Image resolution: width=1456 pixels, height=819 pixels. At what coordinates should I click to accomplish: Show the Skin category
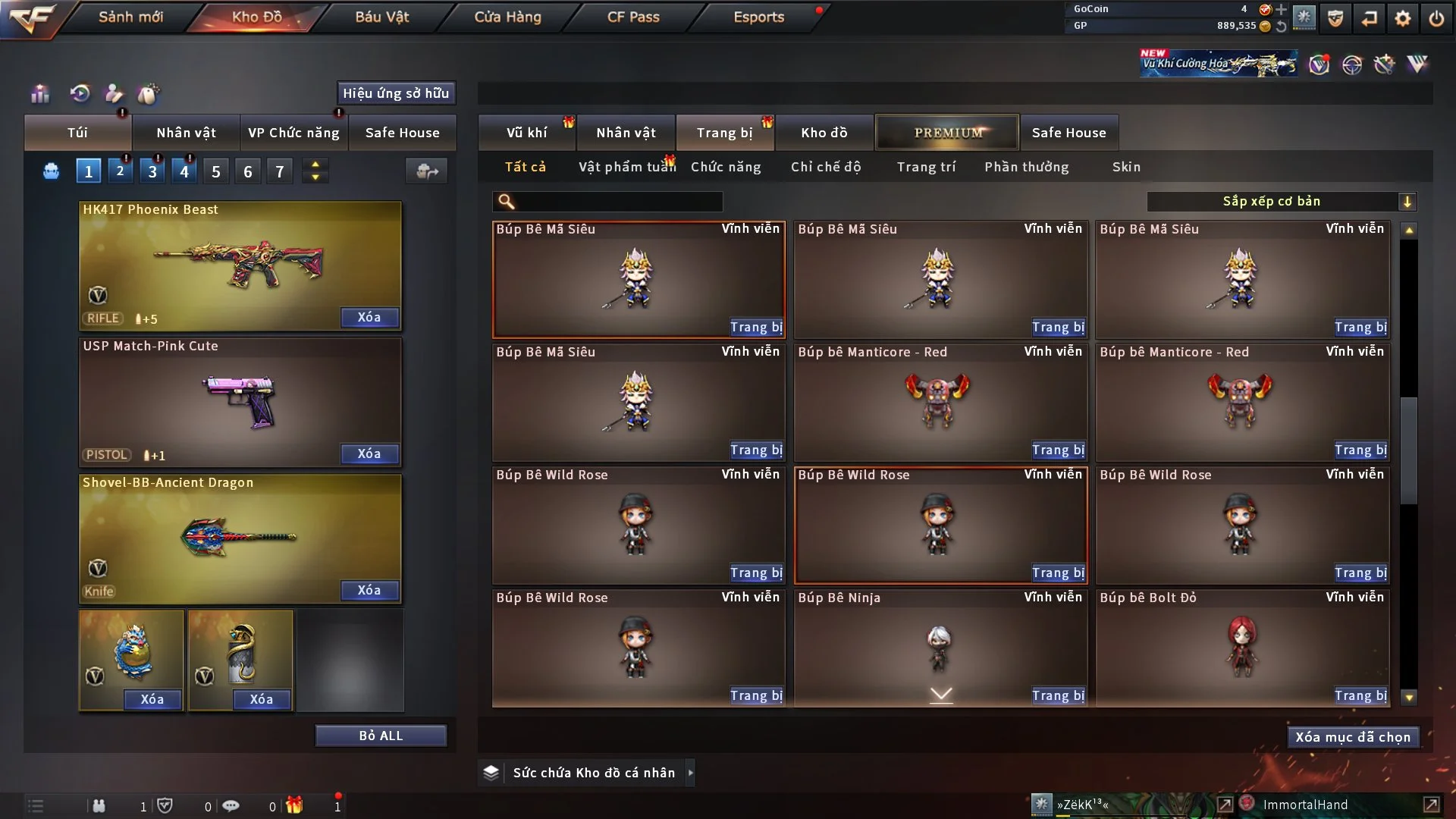point(1126,167)
